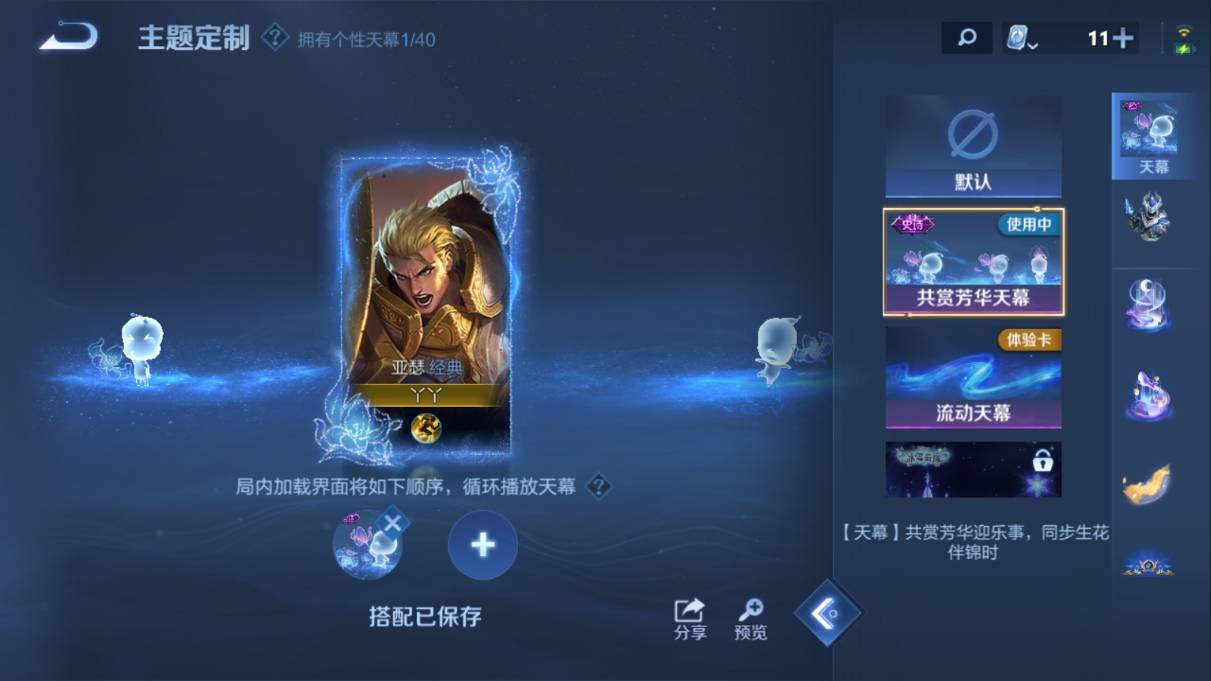This screenshot has height=681, width=1211.
Task: Open the ticket card currency dropdown
Action: tap(1021, 39)
